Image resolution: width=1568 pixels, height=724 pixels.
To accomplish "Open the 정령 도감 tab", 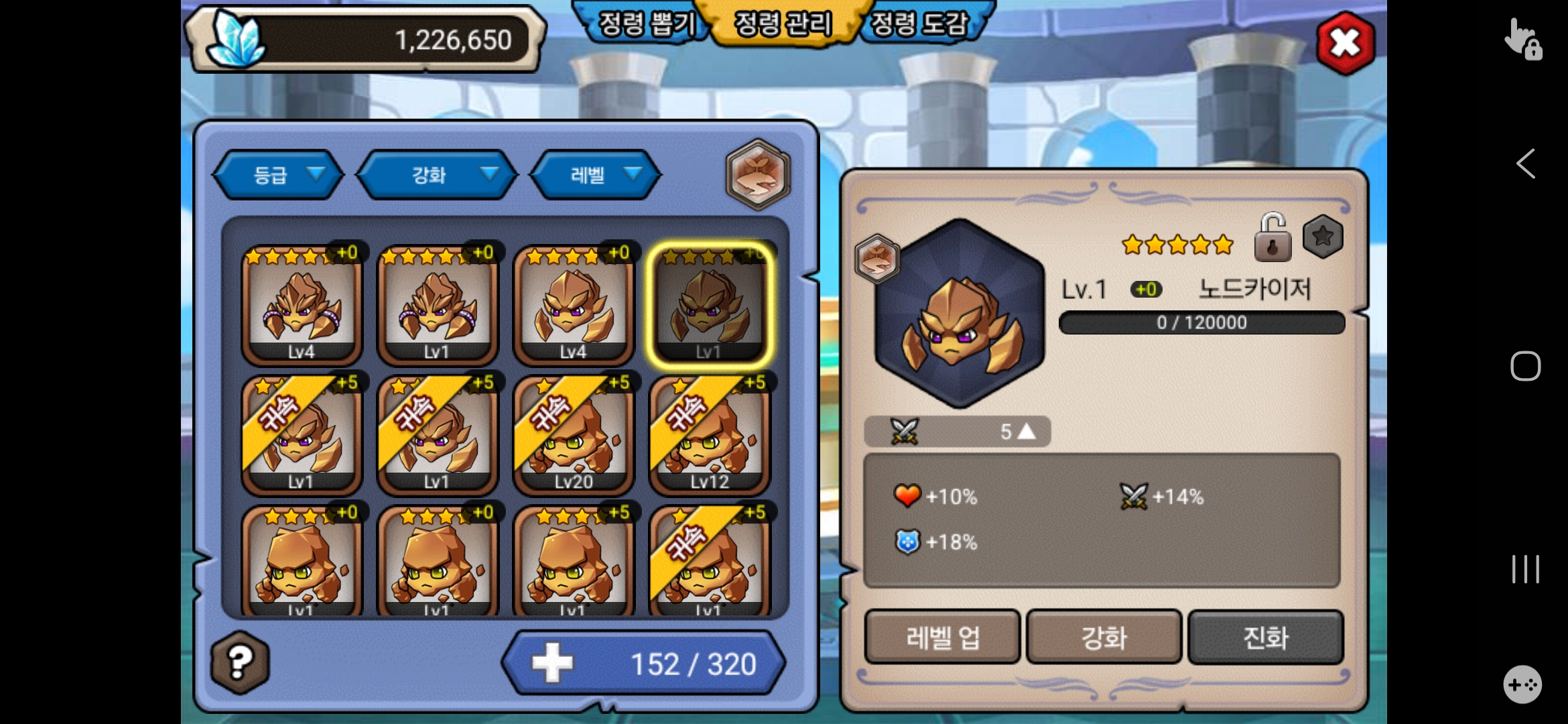I will click(x=921, y=24).
